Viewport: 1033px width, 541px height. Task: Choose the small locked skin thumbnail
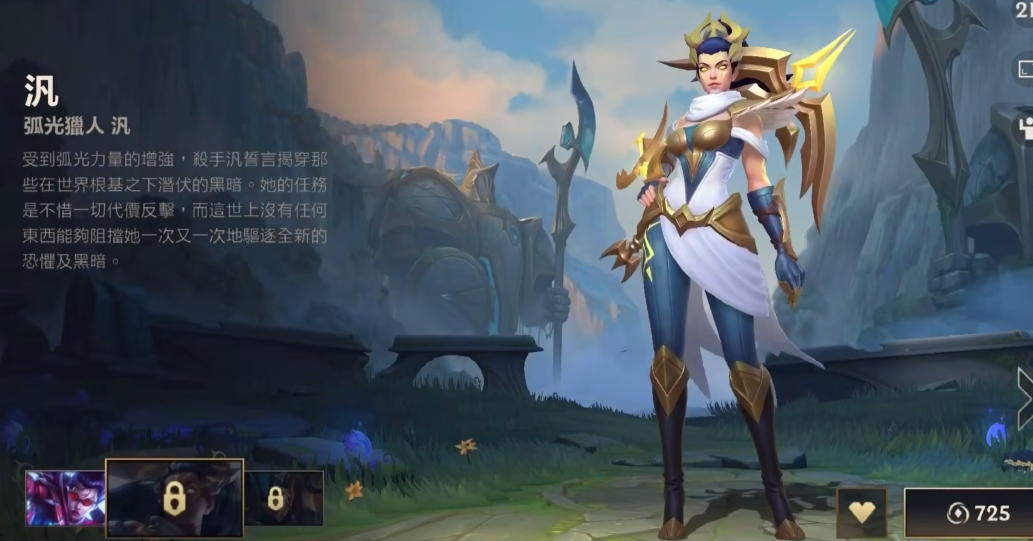click(x=283, y=498)
